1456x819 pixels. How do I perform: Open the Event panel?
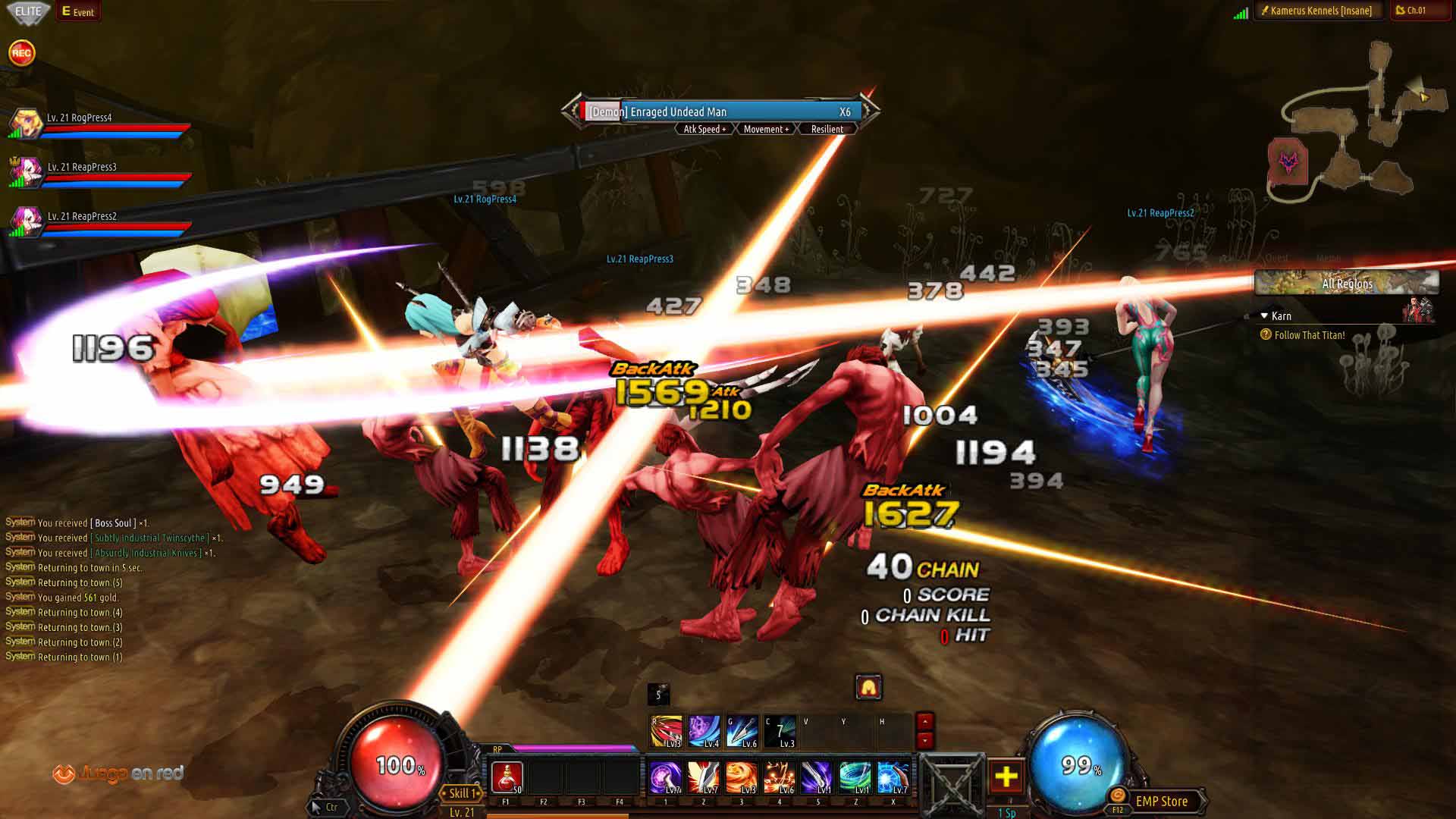coord(78,11)
